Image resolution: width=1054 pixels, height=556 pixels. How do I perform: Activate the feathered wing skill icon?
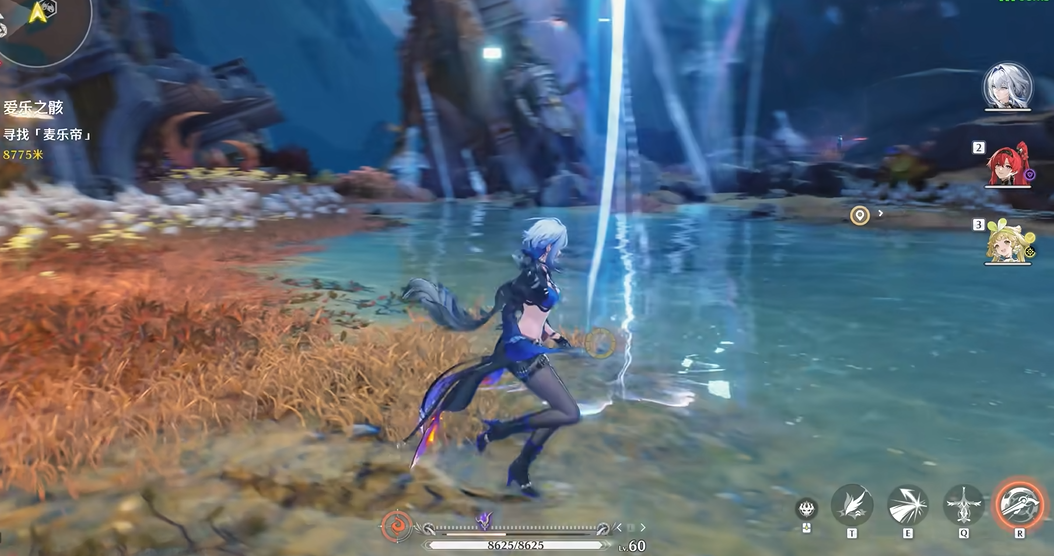[x=852, y=505]
